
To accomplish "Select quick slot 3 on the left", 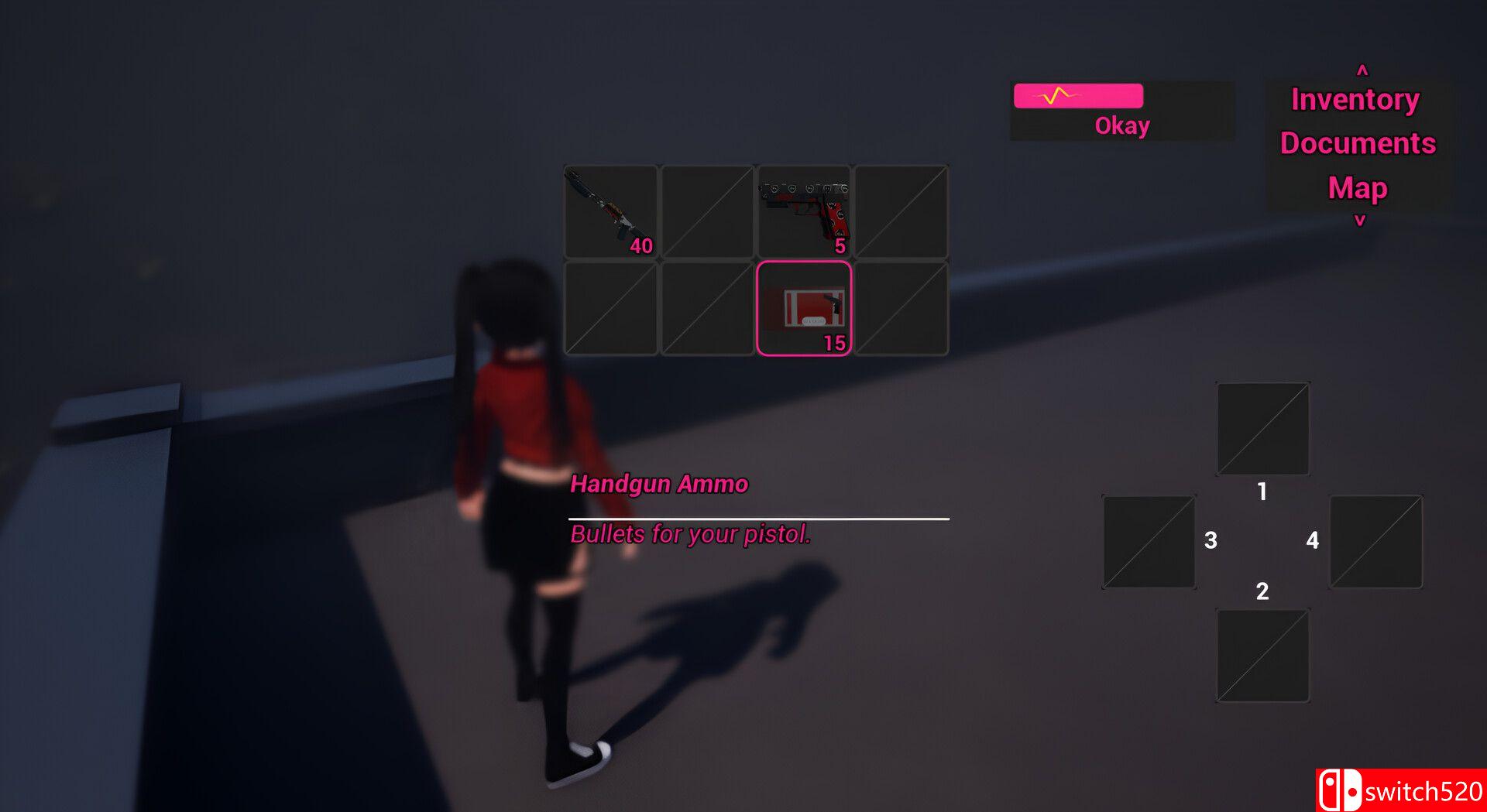I will pos(1148,542).
